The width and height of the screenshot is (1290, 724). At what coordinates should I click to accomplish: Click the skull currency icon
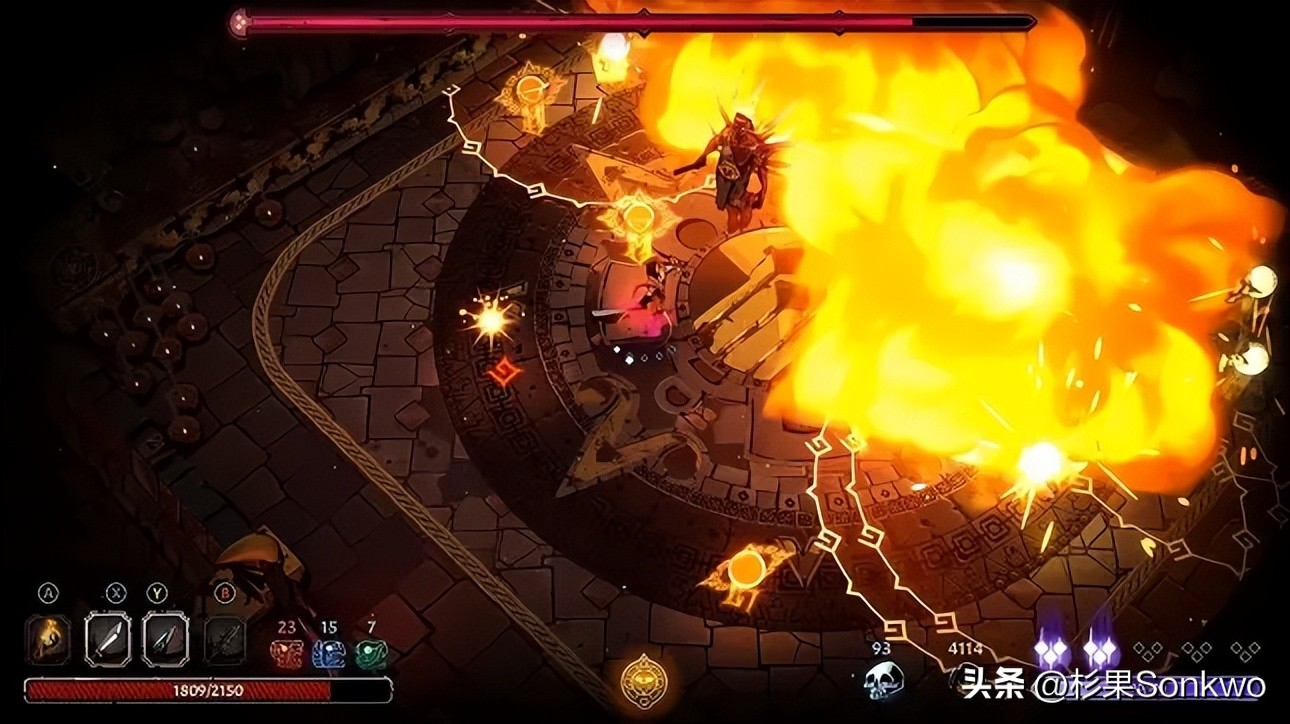pos(883,680)
